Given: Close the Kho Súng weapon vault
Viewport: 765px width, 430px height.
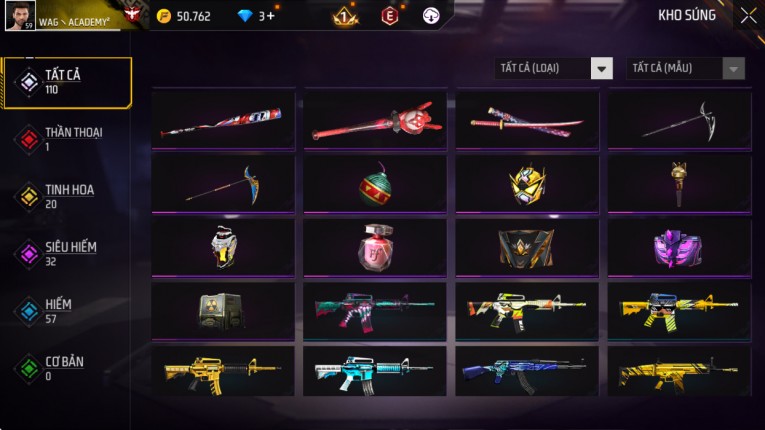Looking at the screenshot, I should point(748,15).
